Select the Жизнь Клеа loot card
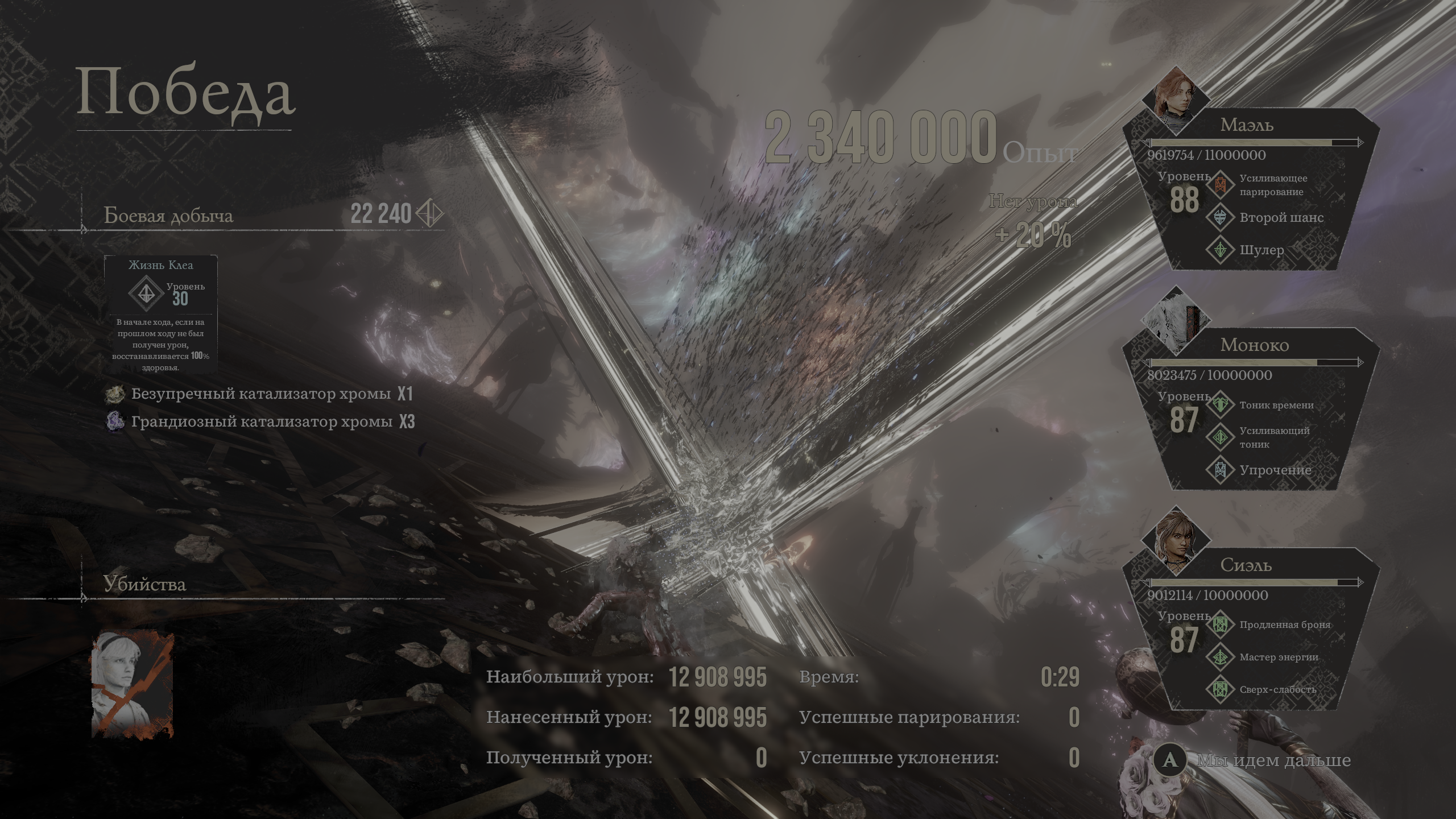Screen dimensions: 1456x819 [x=160, y=314]
